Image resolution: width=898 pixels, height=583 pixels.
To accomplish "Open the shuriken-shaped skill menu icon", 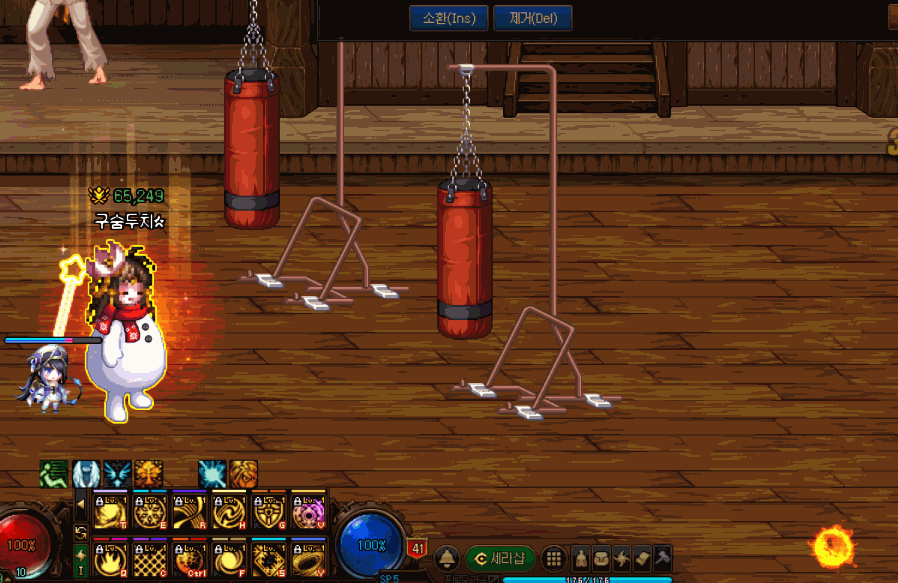I will point(622,558).
